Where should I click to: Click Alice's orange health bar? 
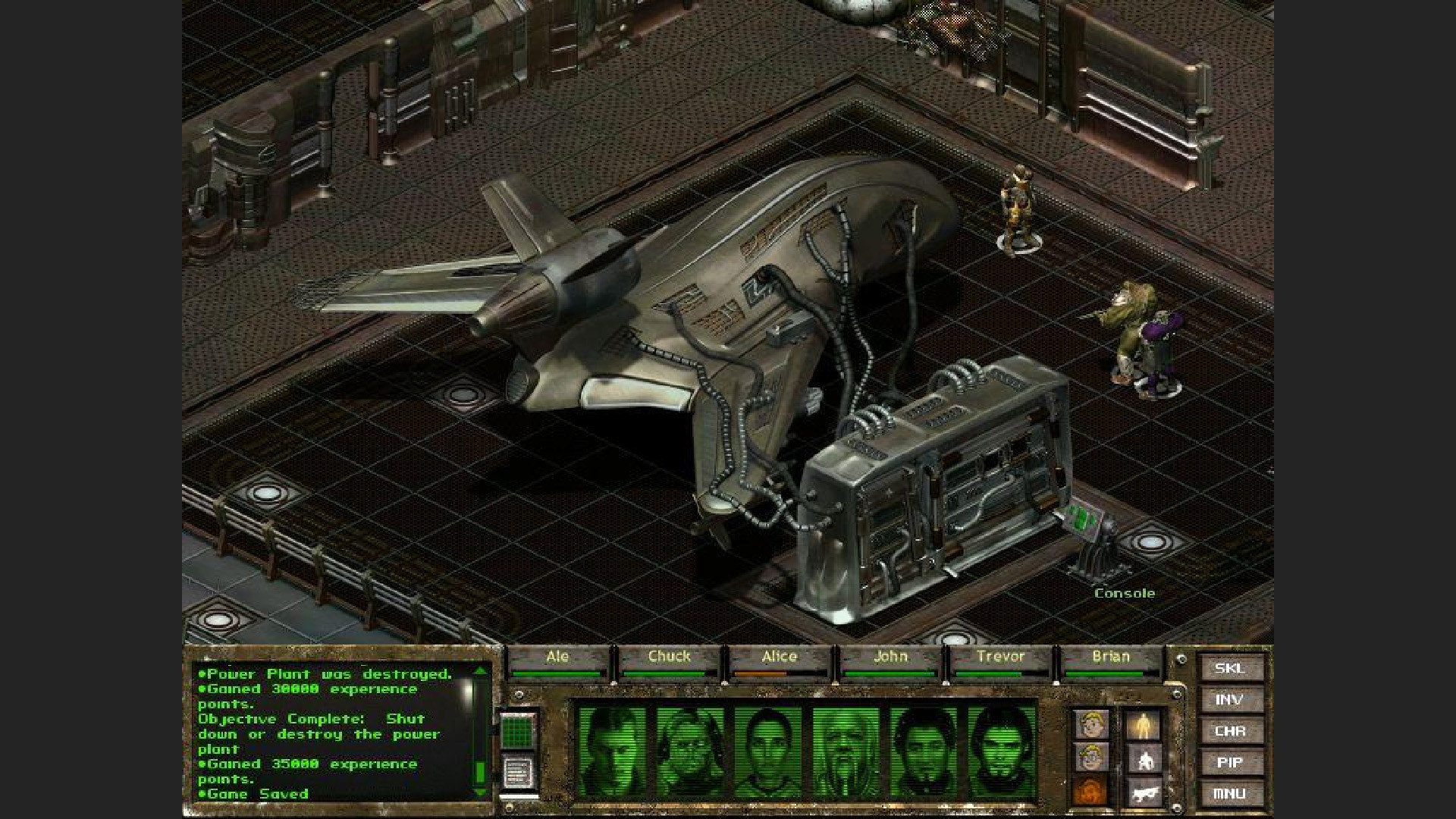[x=760, y=673]
